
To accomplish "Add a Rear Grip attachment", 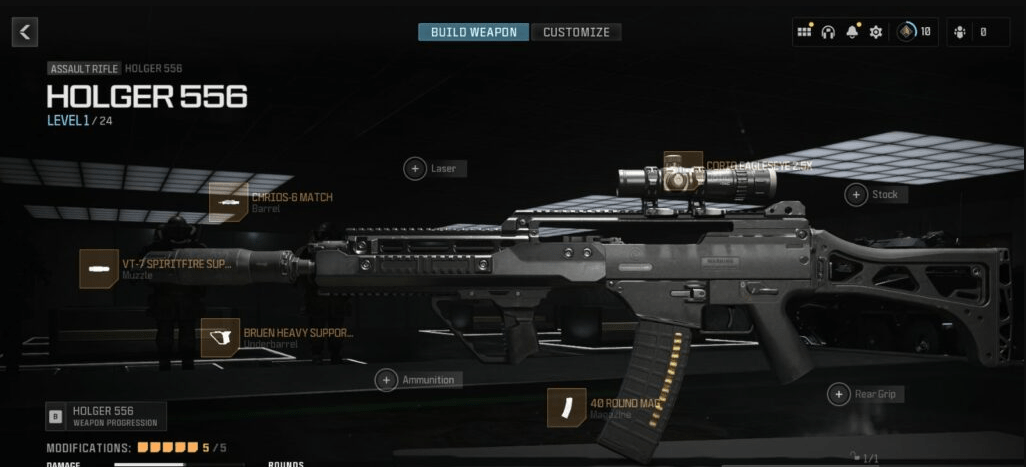I will pos(839,394).
